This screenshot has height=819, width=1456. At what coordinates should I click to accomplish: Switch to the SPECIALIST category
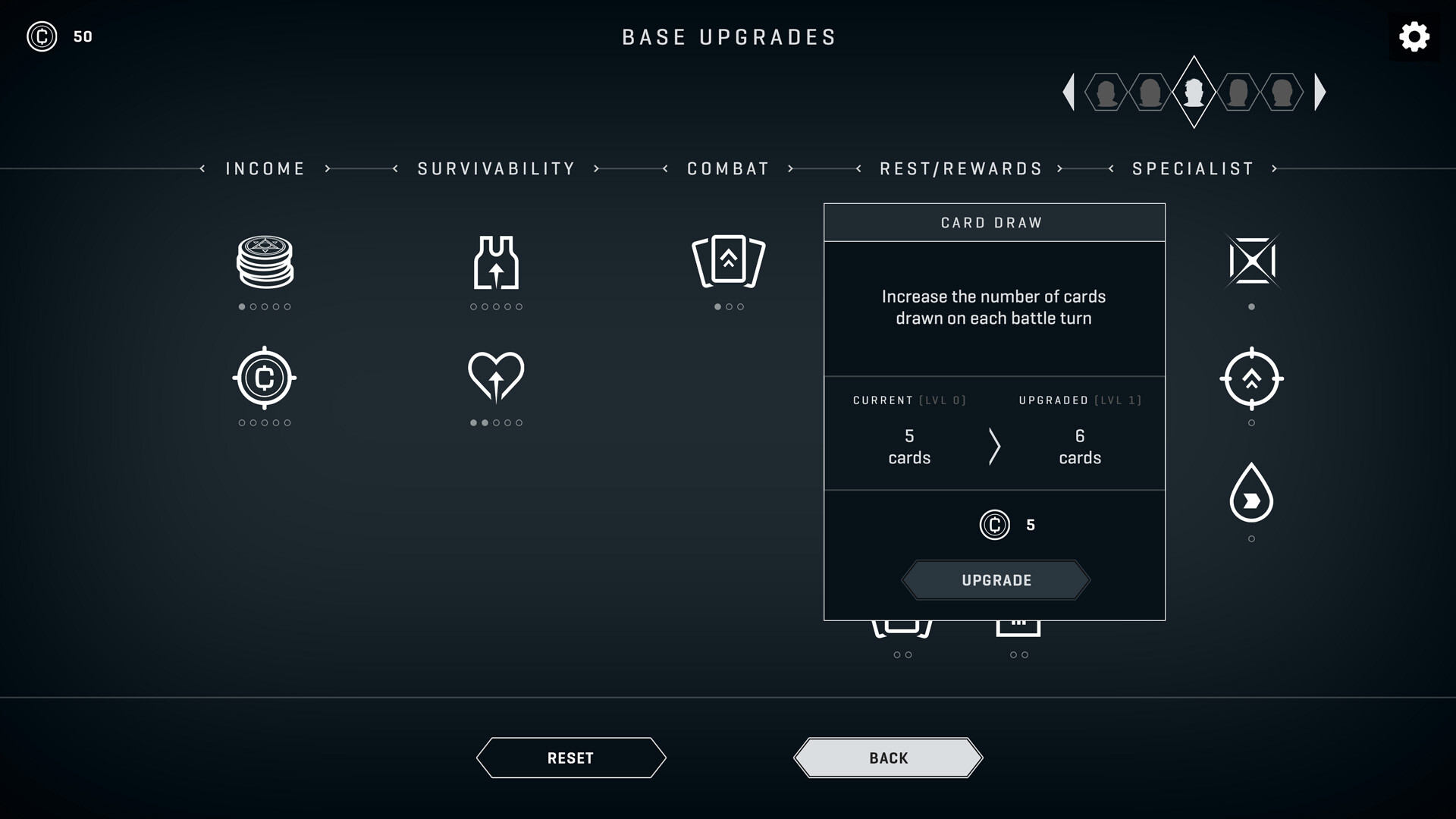1192,168
